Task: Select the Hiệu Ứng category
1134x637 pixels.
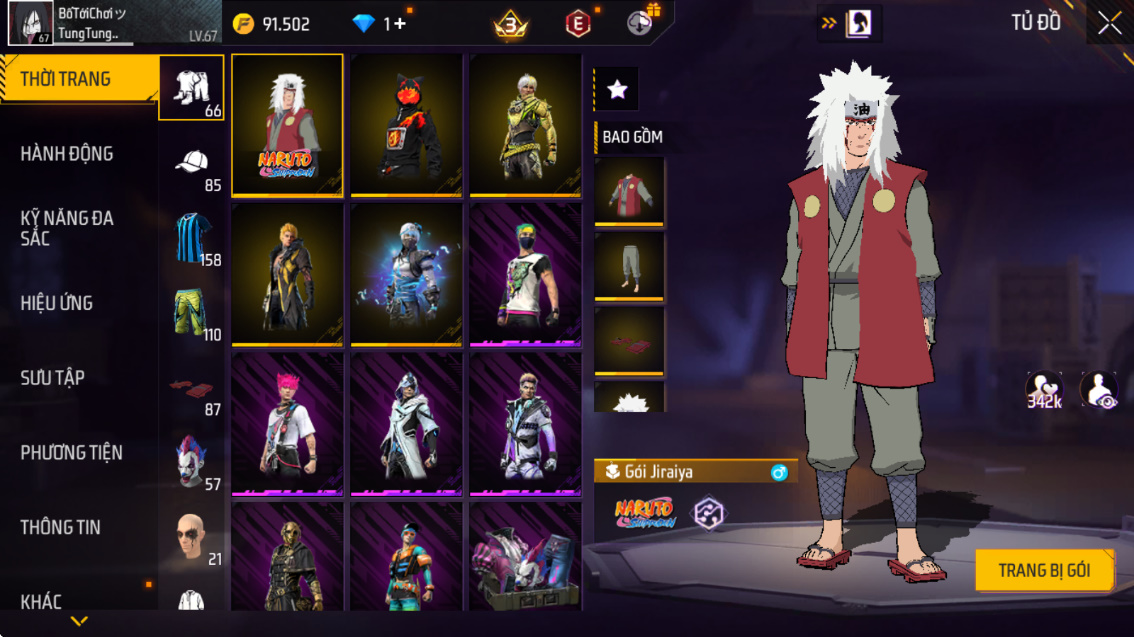Action: pos(57,303)
